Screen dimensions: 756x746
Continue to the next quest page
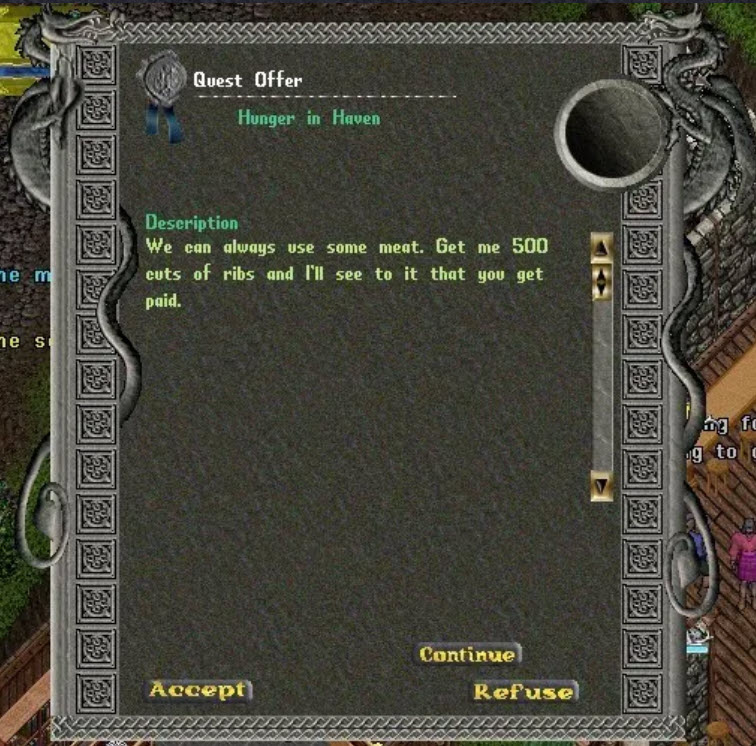pos(468,655)
